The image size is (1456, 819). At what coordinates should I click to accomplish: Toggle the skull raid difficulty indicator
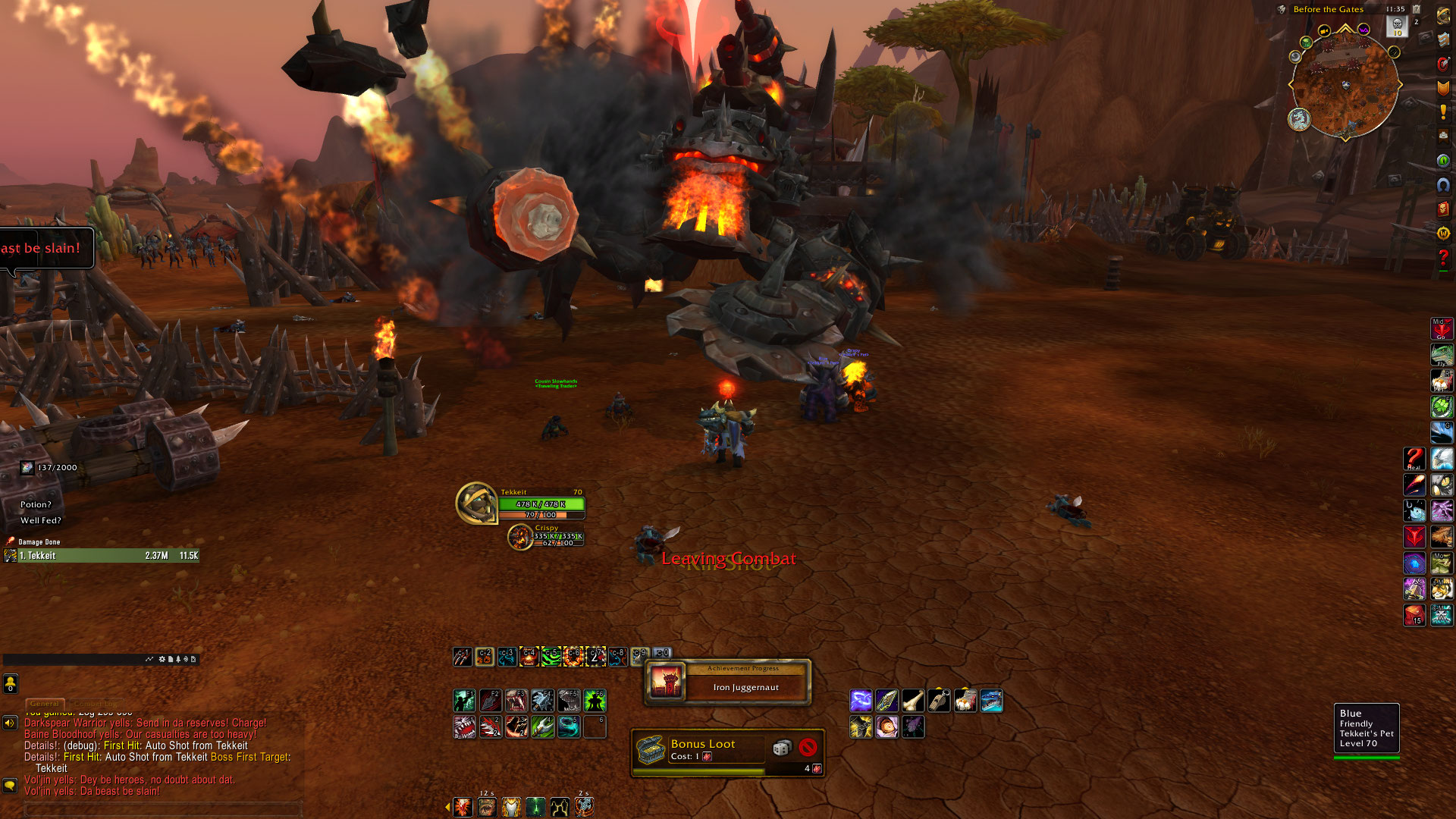pyautogui.click(x=1397, y=26)
